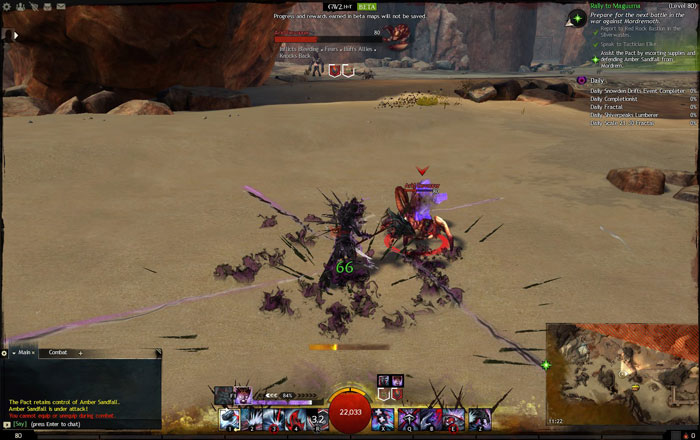This screenshot has height=440, width=700.
Task: Trigger the healing skill beside the health orb
Action: (384, 420)
